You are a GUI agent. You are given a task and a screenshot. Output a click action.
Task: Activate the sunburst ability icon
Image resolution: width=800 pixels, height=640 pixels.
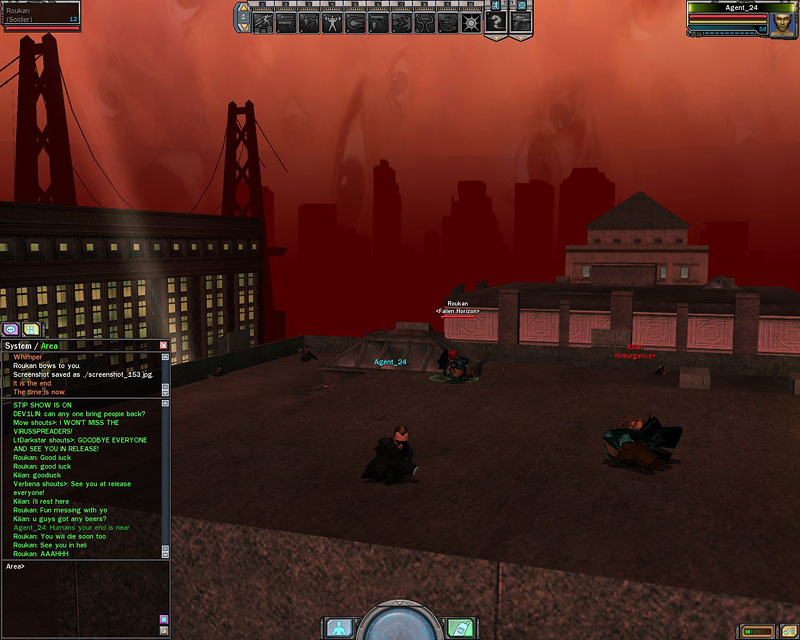pyautogui.click(x=471, y=21)
